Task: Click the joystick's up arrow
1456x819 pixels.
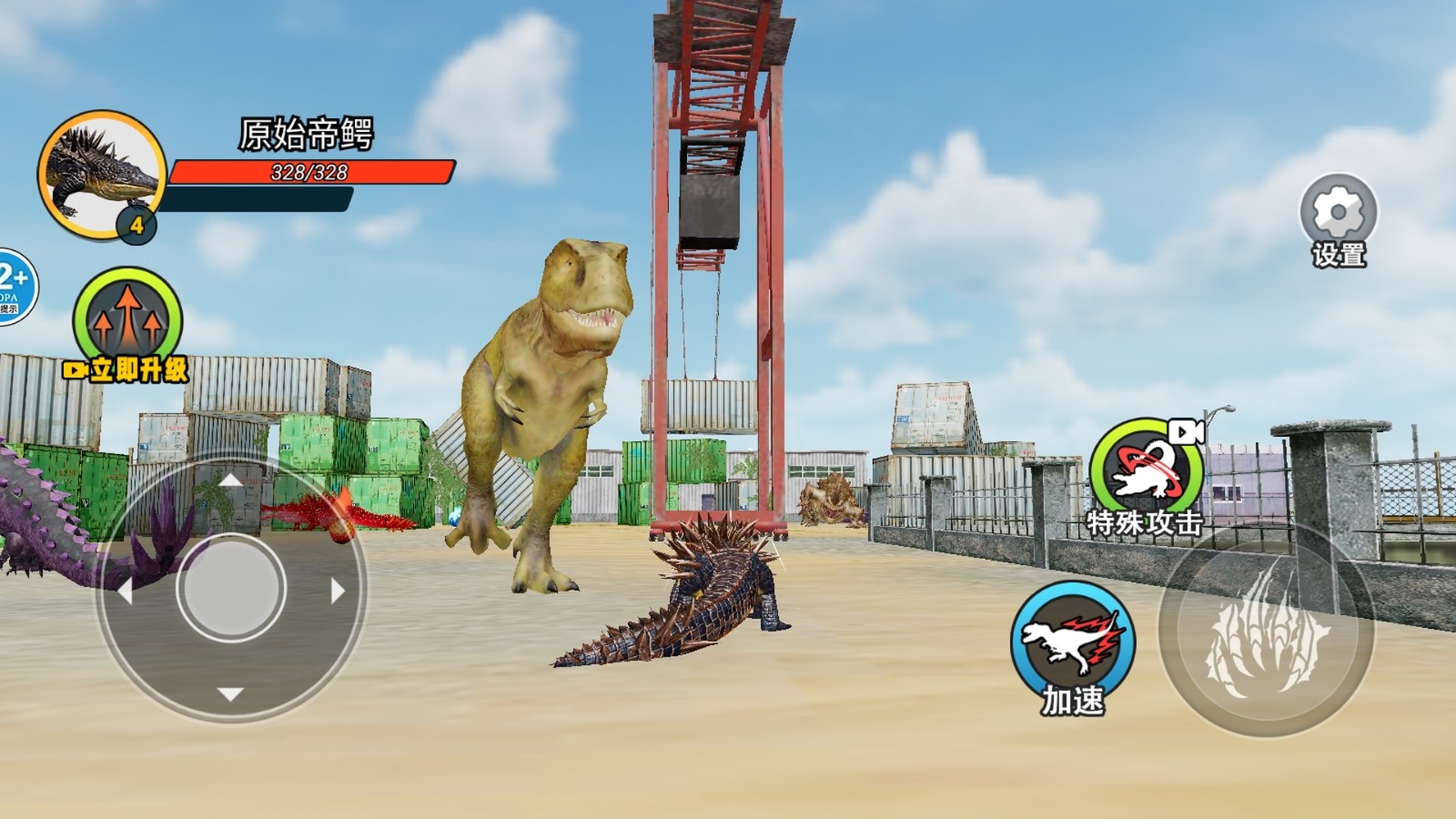Action: coord(231,480)
